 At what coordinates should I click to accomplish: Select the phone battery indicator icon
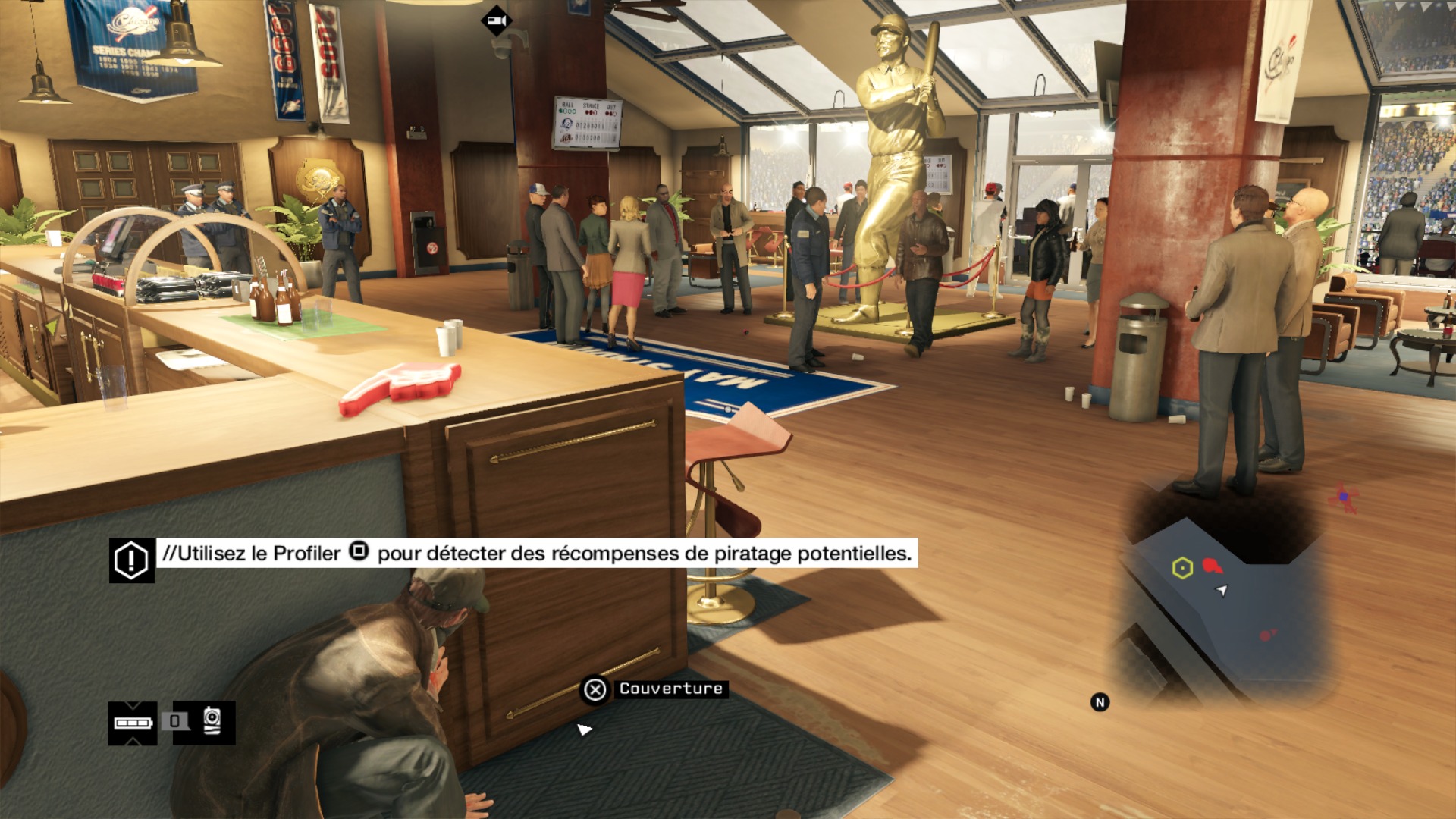click(133, 723)
